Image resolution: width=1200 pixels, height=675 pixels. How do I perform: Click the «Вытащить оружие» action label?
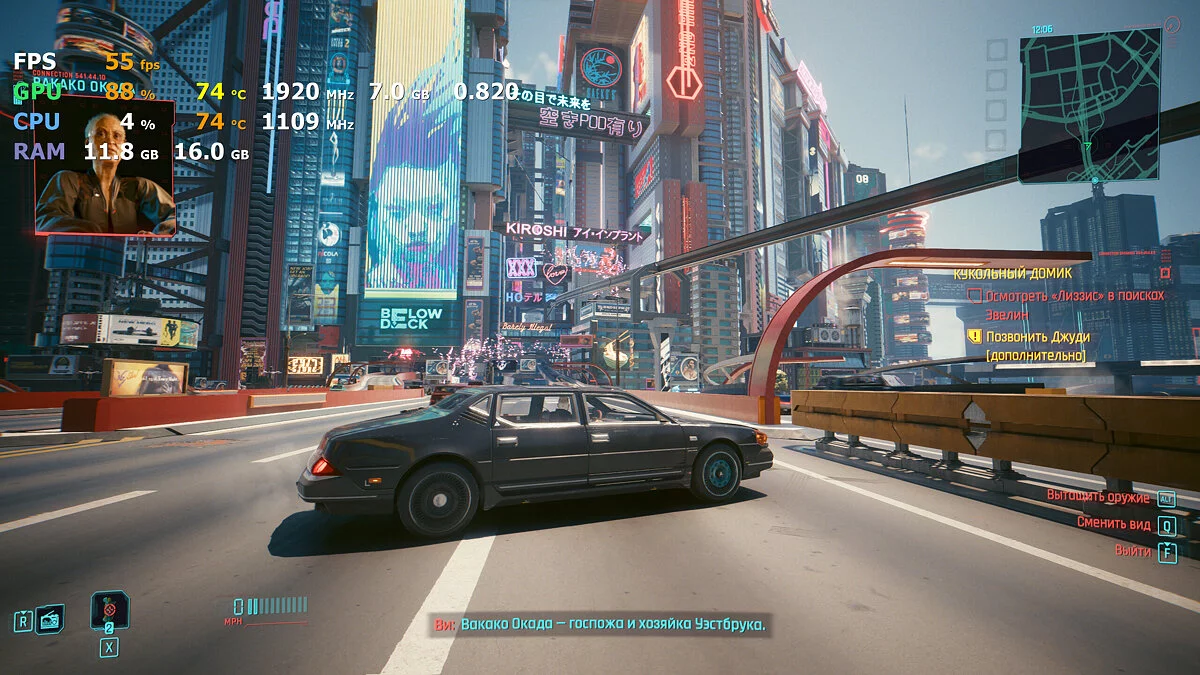(x=1098, y=496)
